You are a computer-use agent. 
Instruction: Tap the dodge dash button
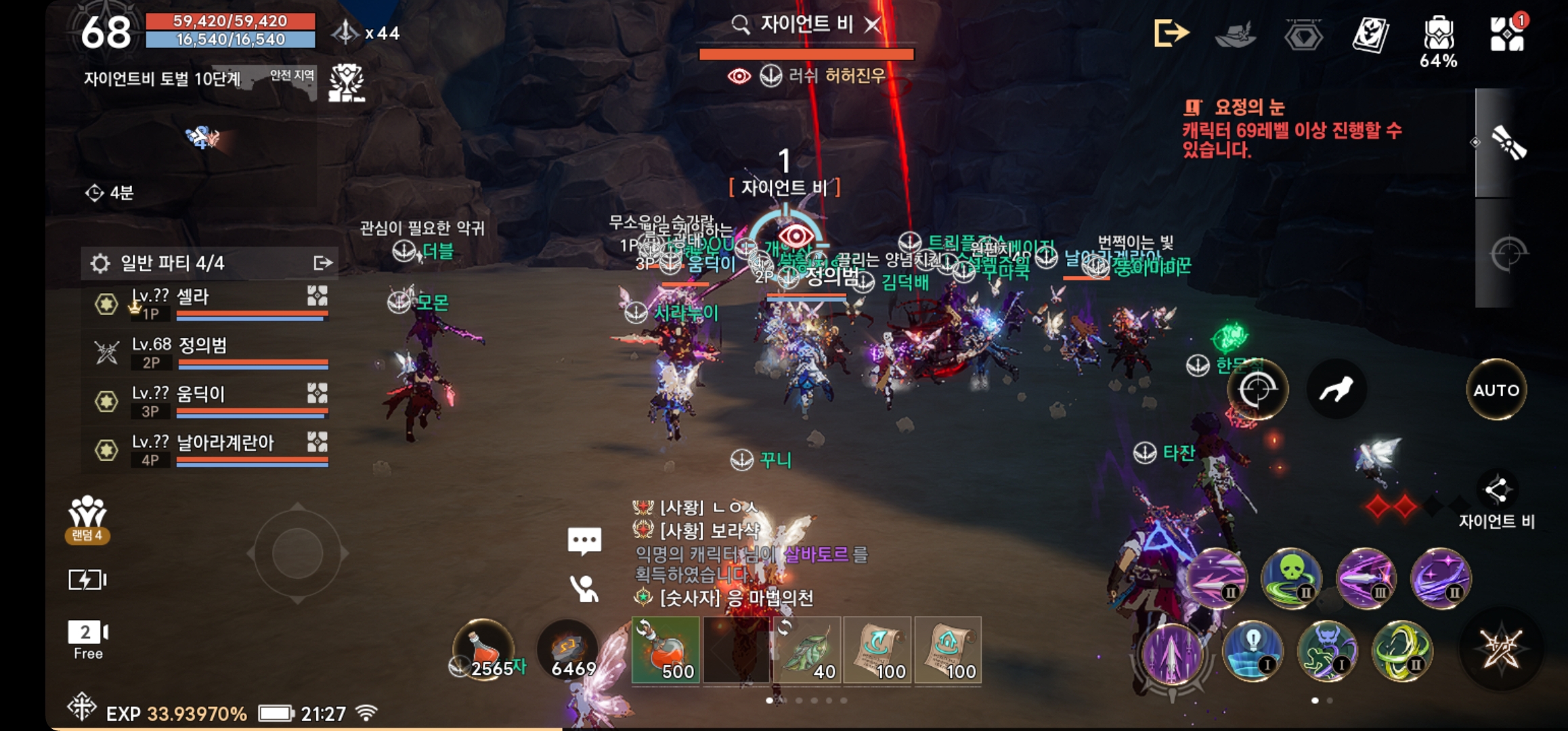click(1336, 389)
